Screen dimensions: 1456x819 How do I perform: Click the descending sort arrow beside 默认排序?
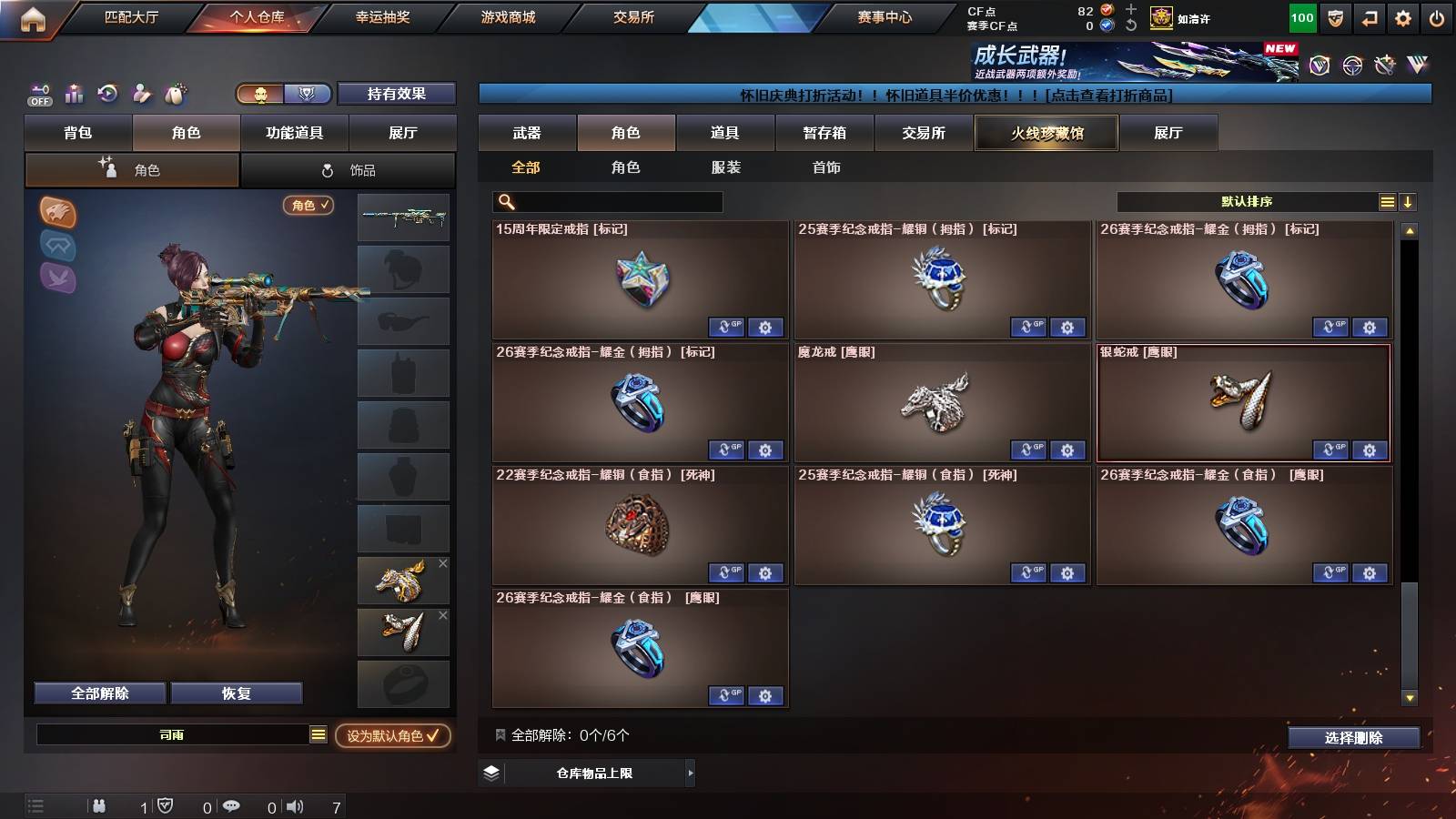pos(1407,200)
